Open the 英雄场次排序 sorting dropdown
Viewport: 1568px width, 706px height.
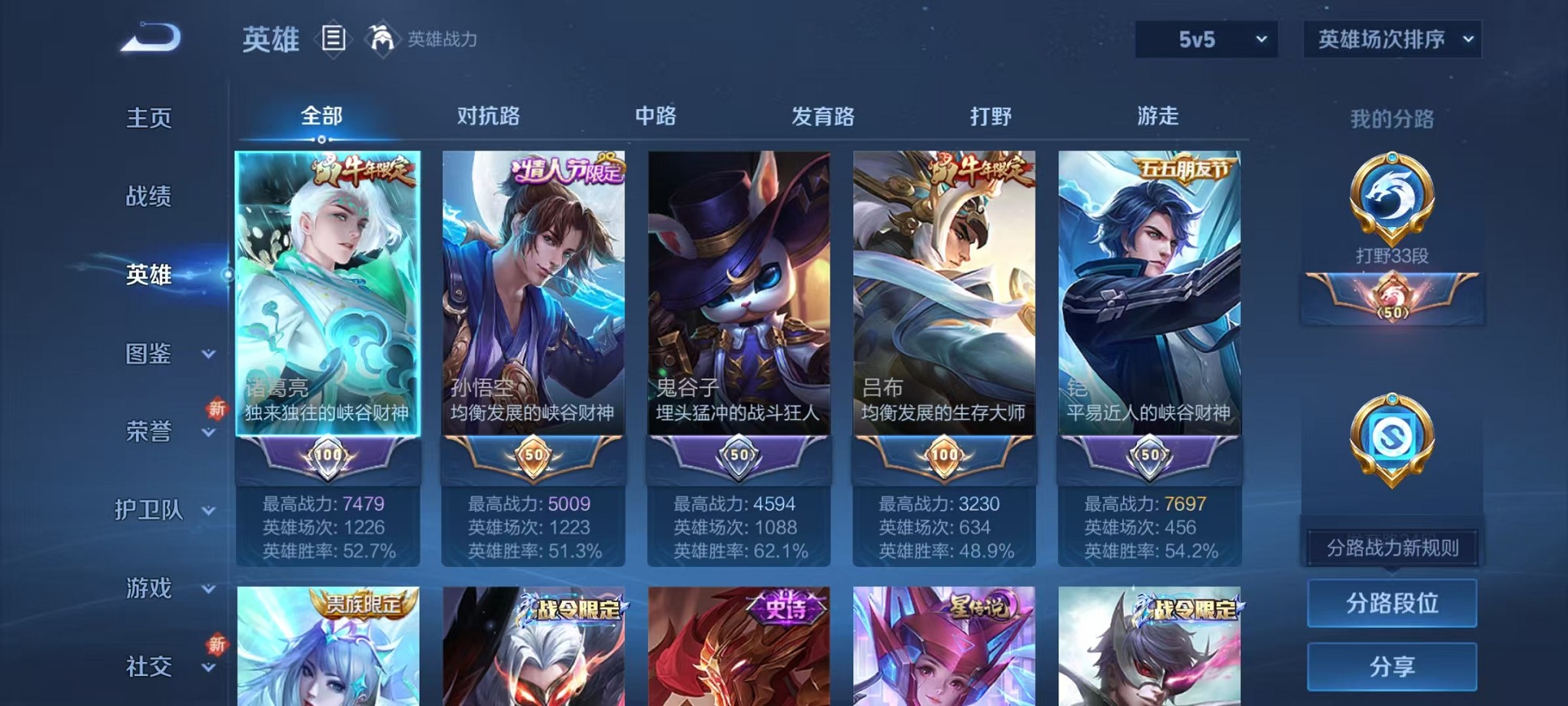(1390, 38)
